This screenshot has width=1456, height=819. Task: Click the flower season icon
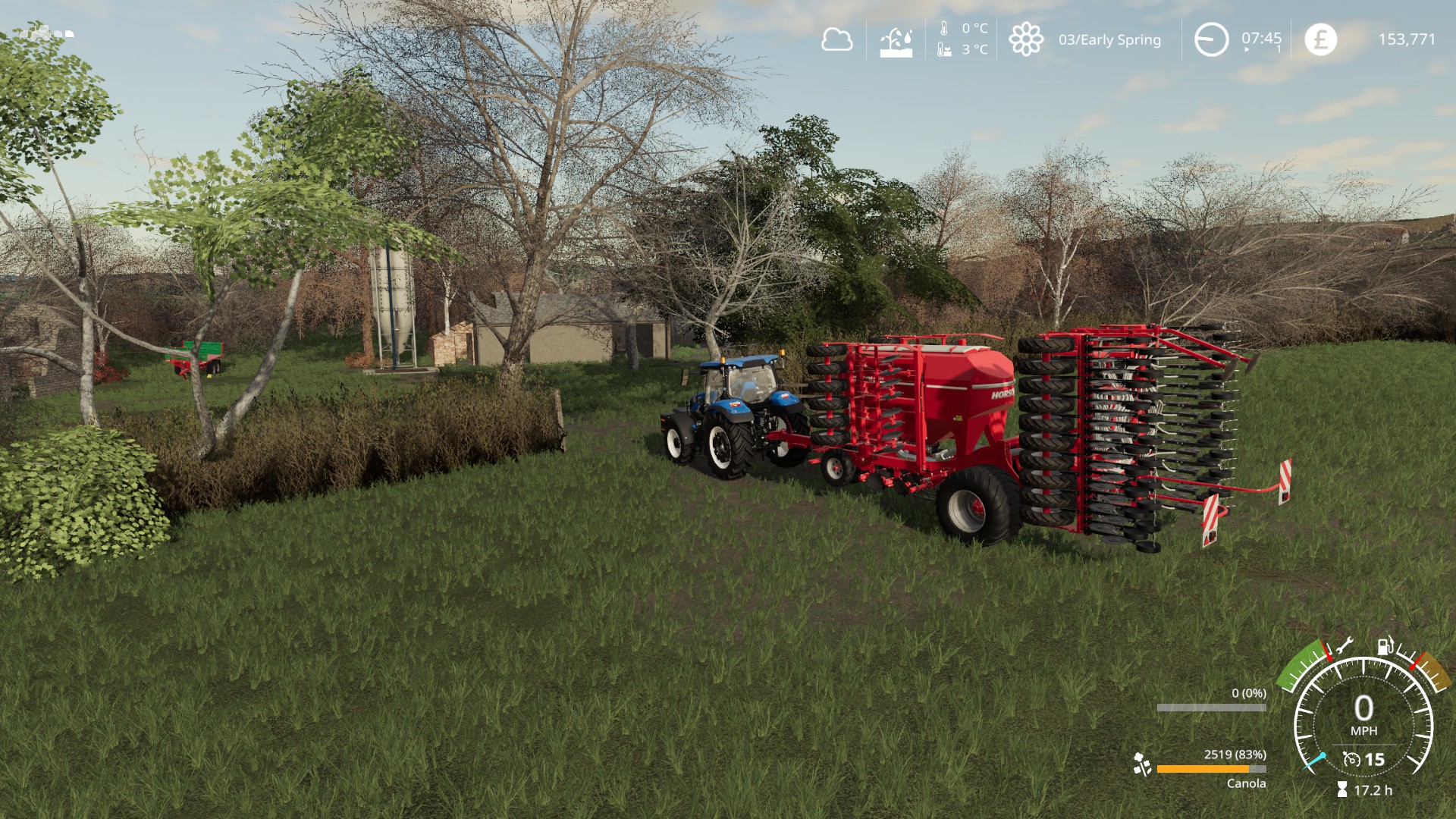point(1025,39)
